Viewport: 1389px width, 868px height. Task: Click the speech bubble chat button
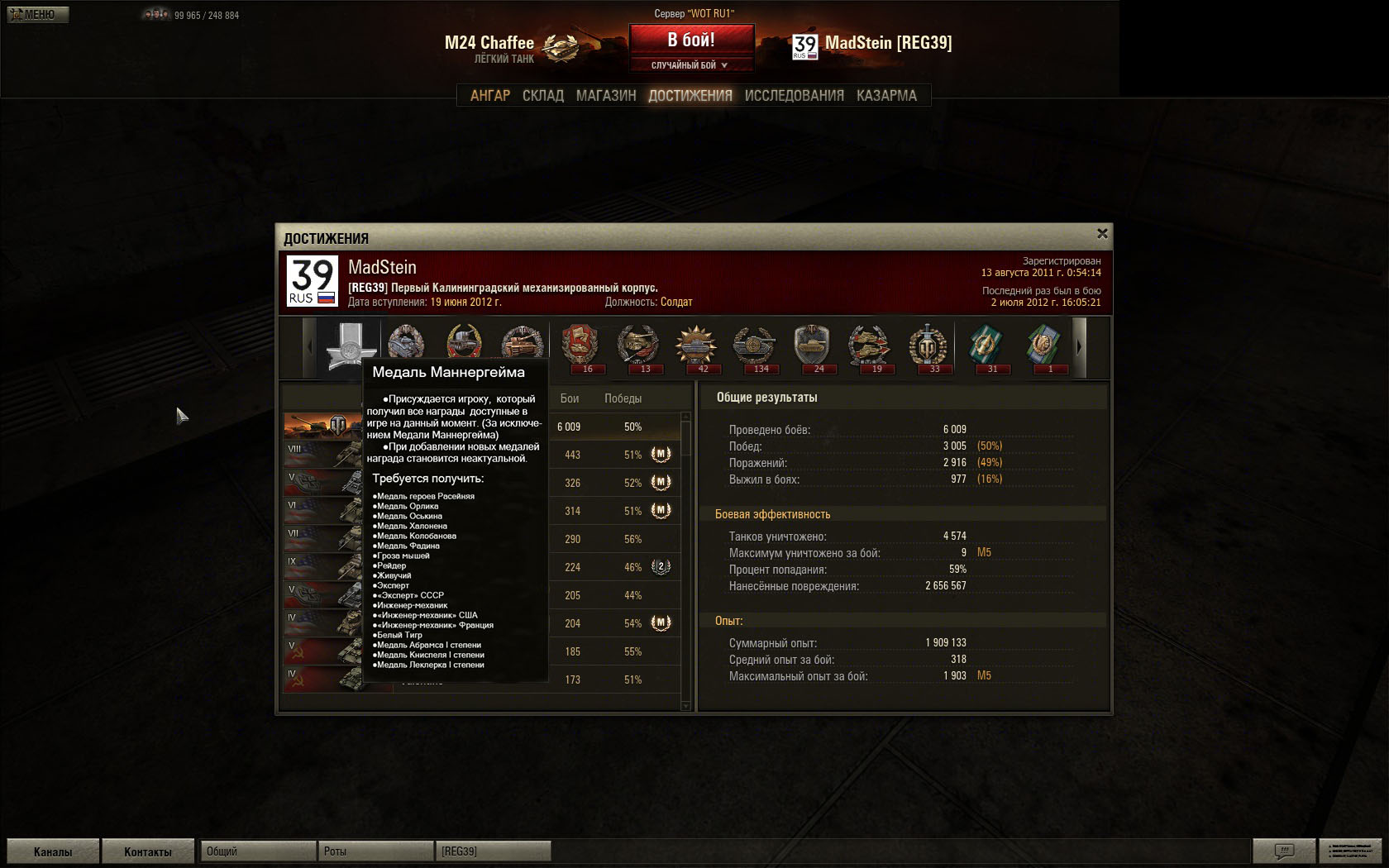click(1284, 851)
